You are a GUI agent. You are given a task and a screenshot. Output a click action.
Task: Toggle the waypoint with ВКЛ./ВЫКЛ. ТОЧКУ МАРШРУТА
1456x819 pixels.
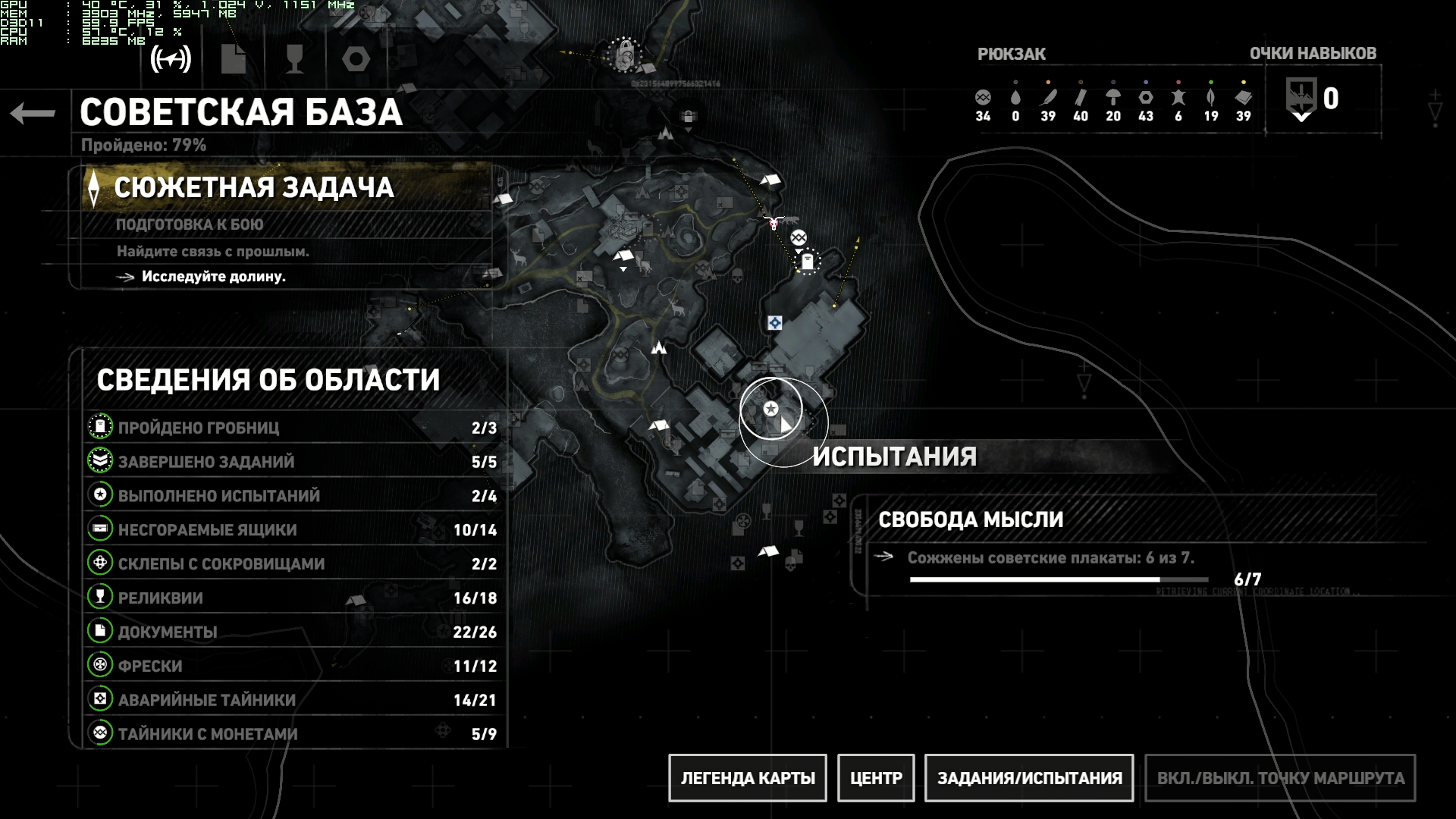(x=1280, y=778)
